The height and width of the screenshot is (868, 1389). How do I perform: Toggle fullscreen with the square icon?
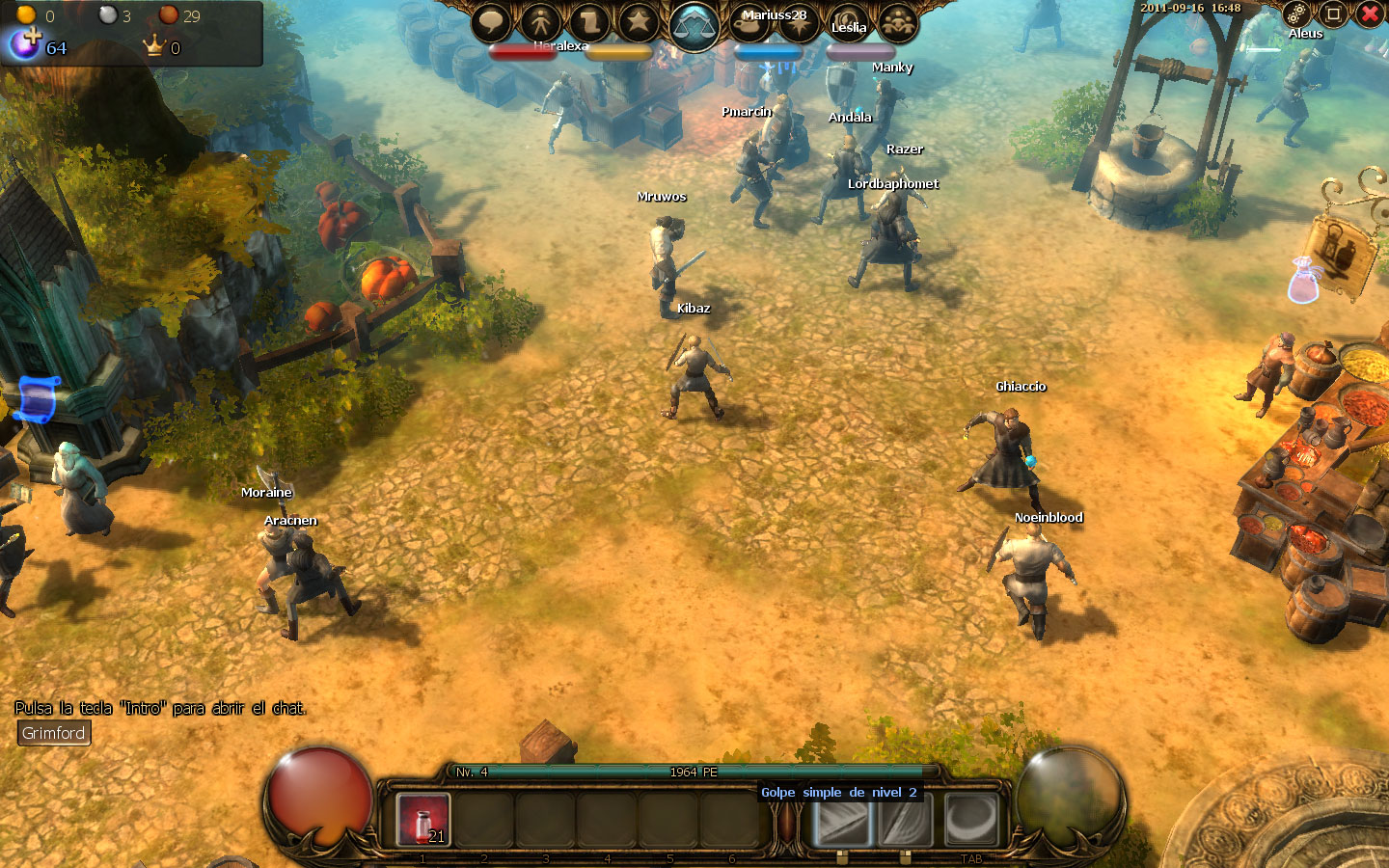pyautogui.click(x=1333, y=14)
